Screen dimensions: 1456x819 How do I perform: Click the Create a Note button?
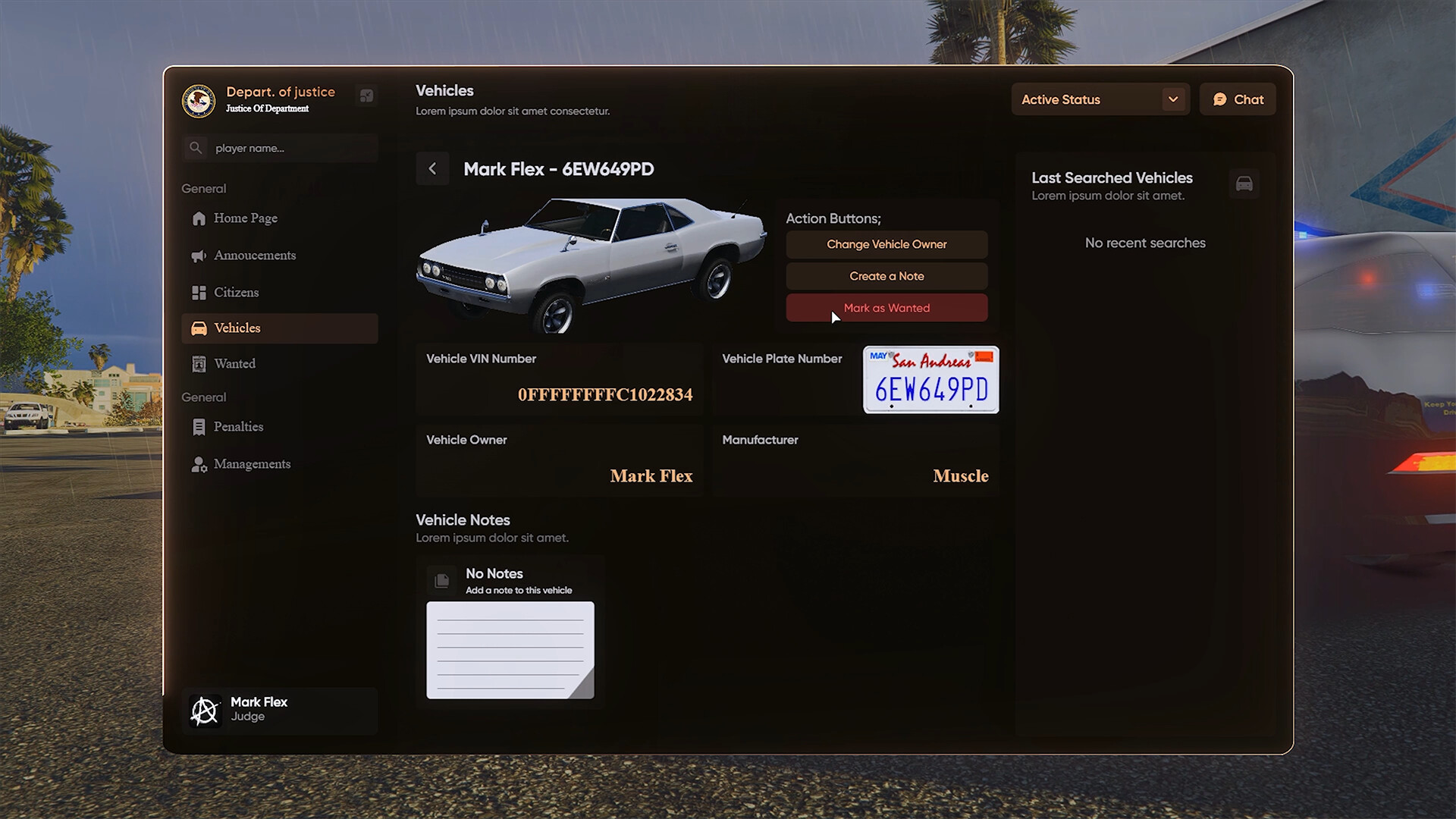(886, 276)
